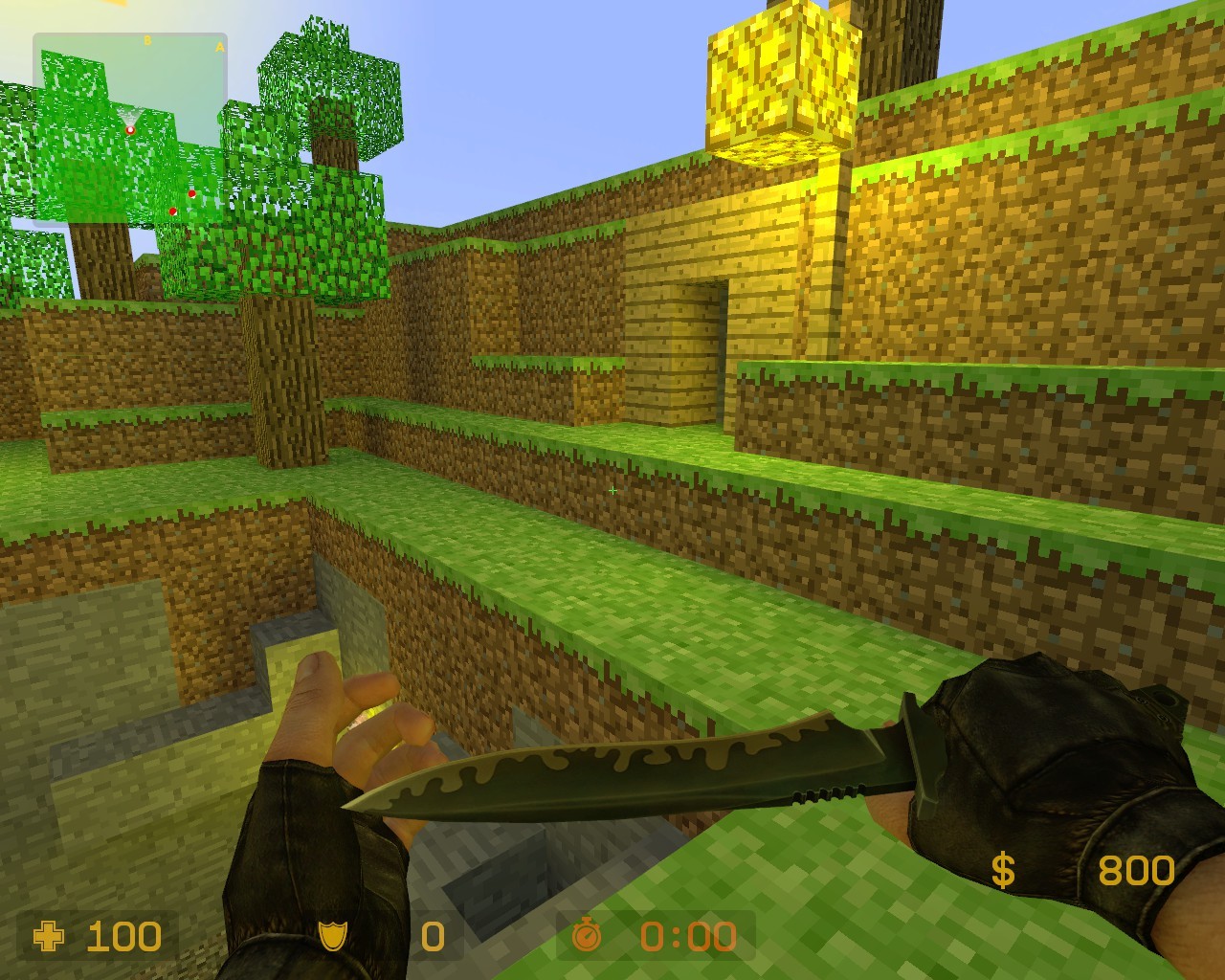Click the dollar sign money icon

(x=1002, y=869)
